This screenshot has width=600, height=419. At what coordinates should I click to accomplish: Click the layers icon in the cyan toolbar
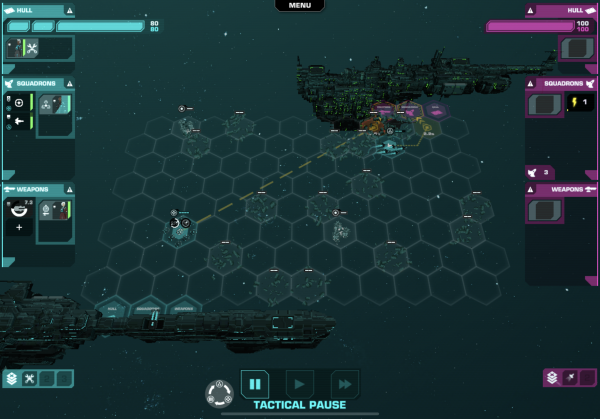(x=12, y=378)
